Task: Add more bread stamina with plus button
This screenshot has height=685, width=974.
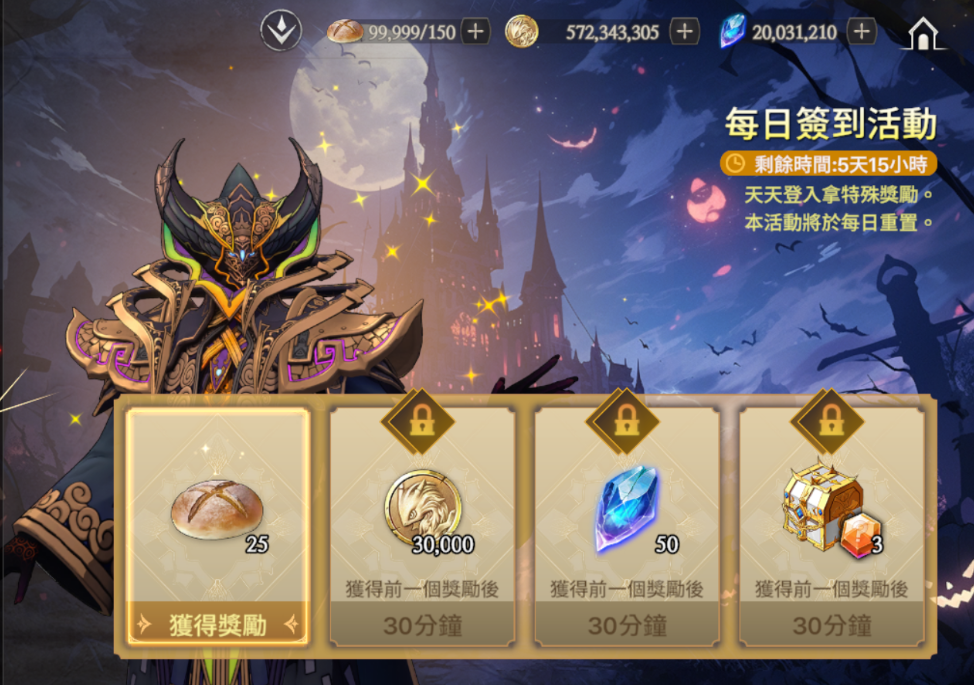Action: 475,32
